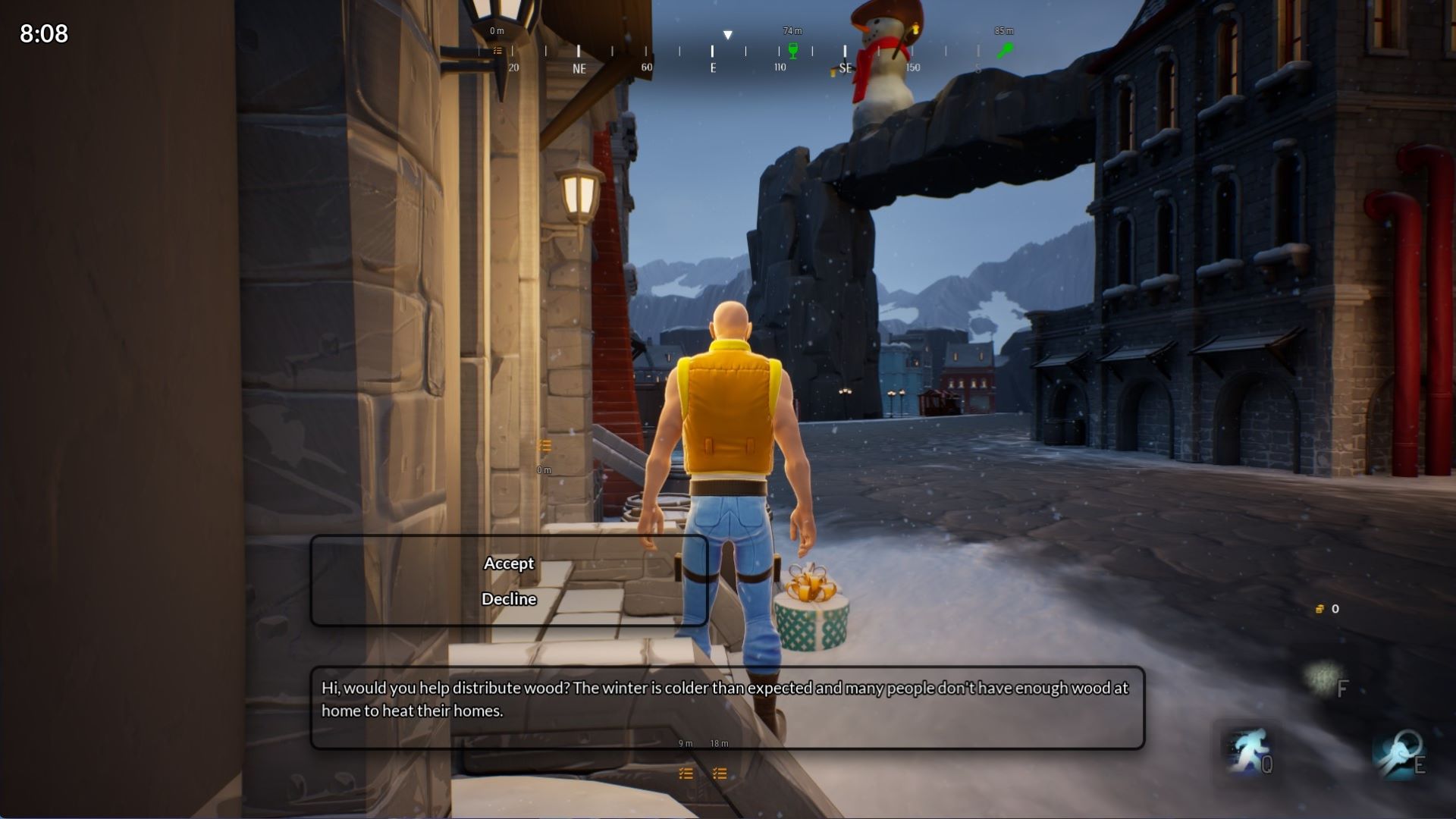Click the orange quest marker above 9 m

click(686, 774)
